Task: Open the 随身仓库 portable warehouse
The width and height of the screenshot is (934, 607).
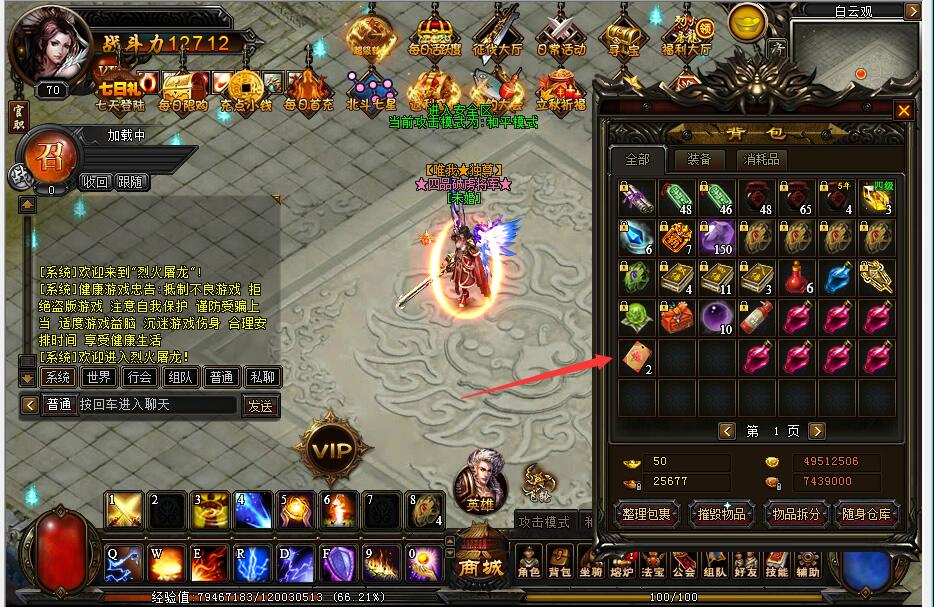Action: click(866, 514)
